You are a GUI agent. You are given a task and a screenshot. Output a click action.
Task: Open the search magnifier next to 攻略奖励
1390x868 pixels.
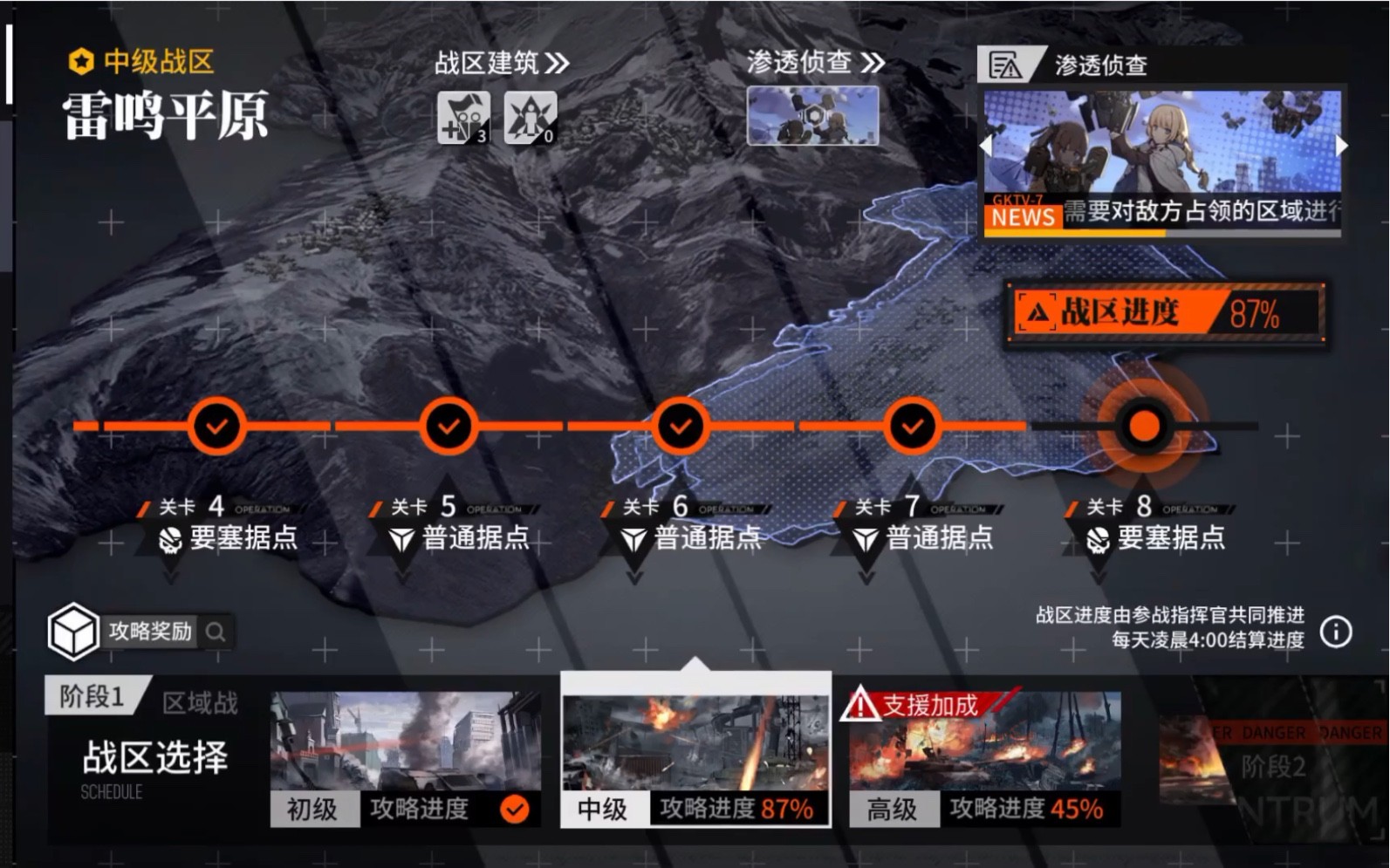coord(216,633)
